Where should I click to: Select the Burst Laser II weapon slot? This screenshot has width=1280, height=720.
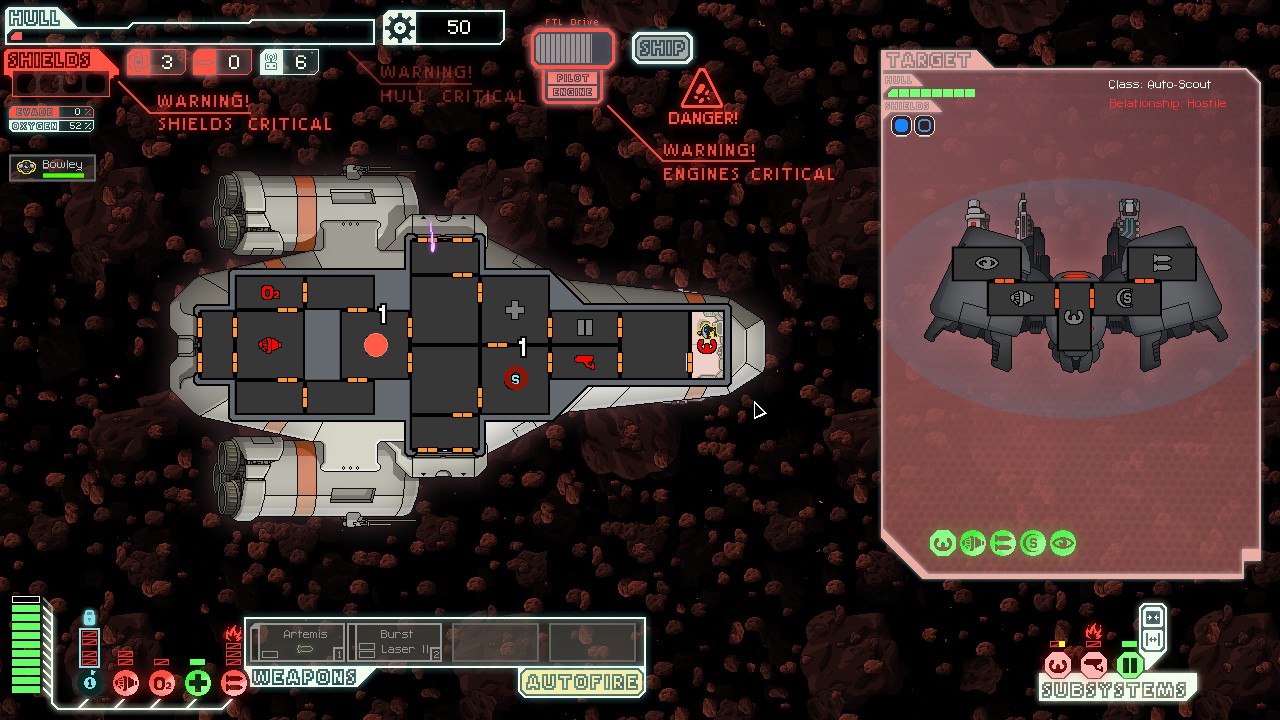tap(396, 642)
